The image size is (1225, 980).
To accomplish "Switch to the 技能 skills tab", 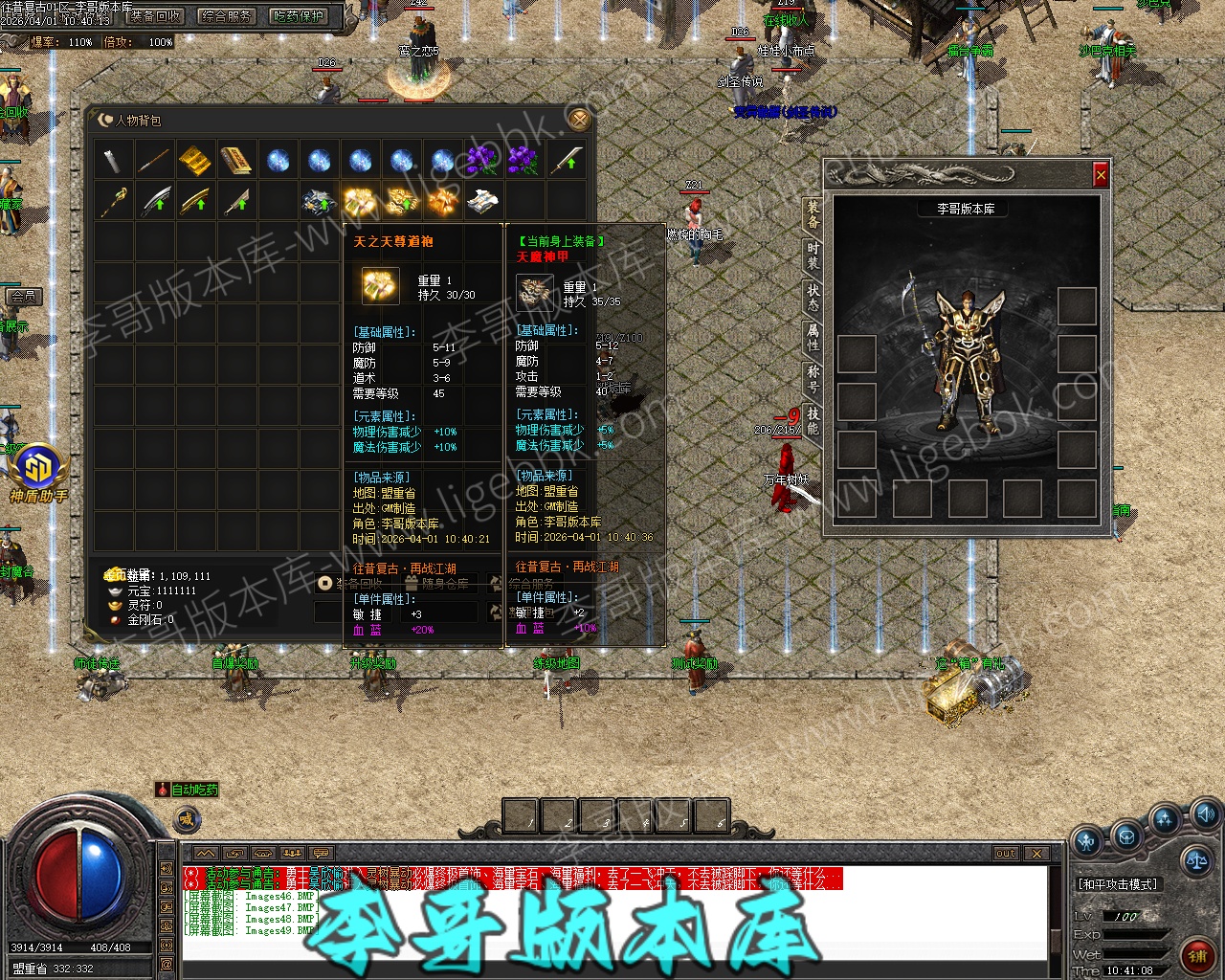I will tap(813, 419).
